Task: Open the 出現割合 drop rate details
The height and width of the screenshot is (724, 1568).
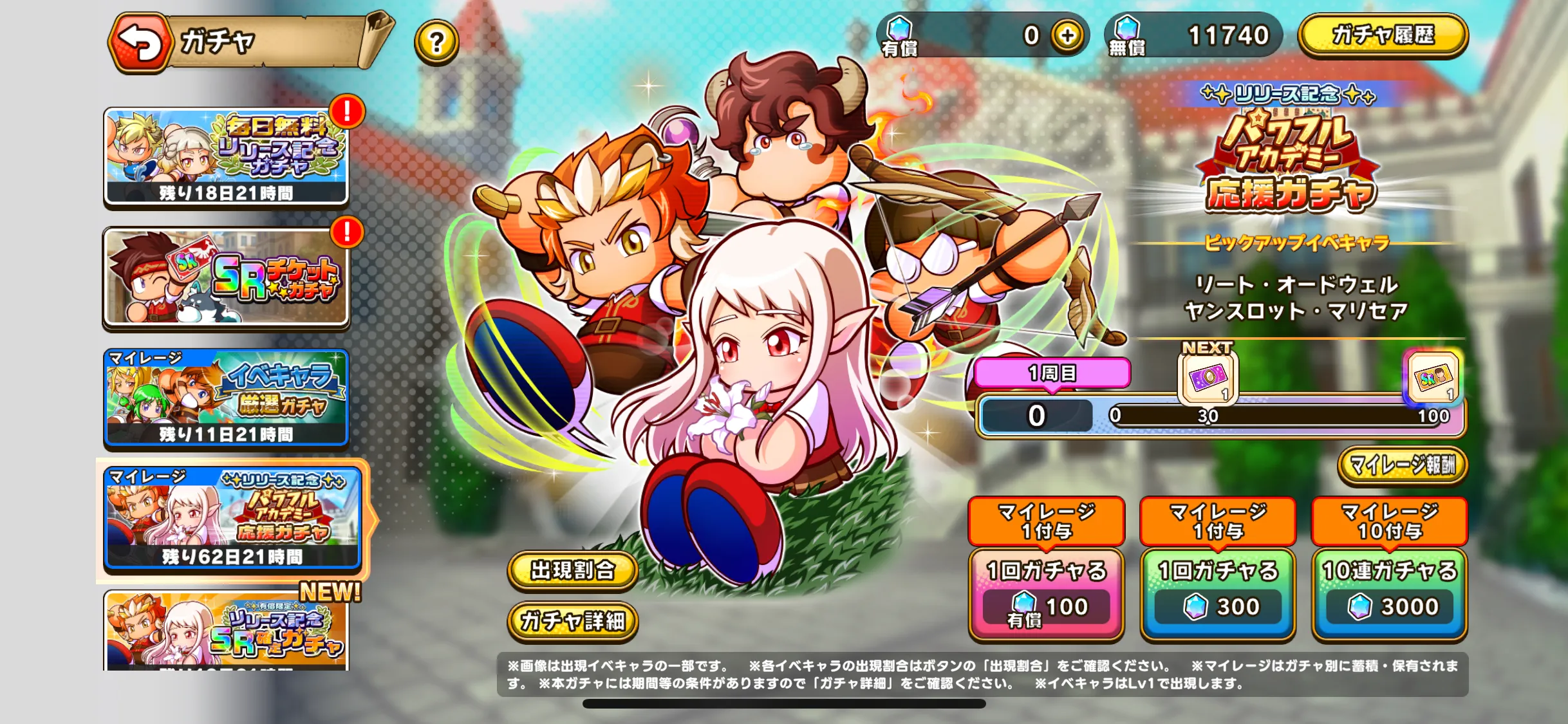Action: tap(572, 570)
